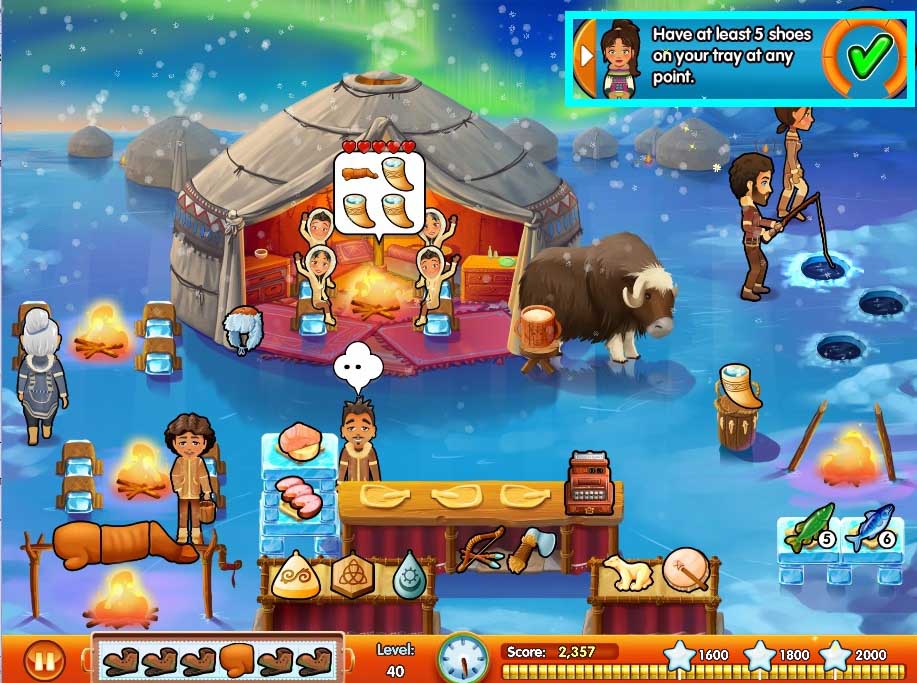This screenshot has height=683, width=917.
Task: Select the orange roast item on the tray
Action: [x=236, y=659]
